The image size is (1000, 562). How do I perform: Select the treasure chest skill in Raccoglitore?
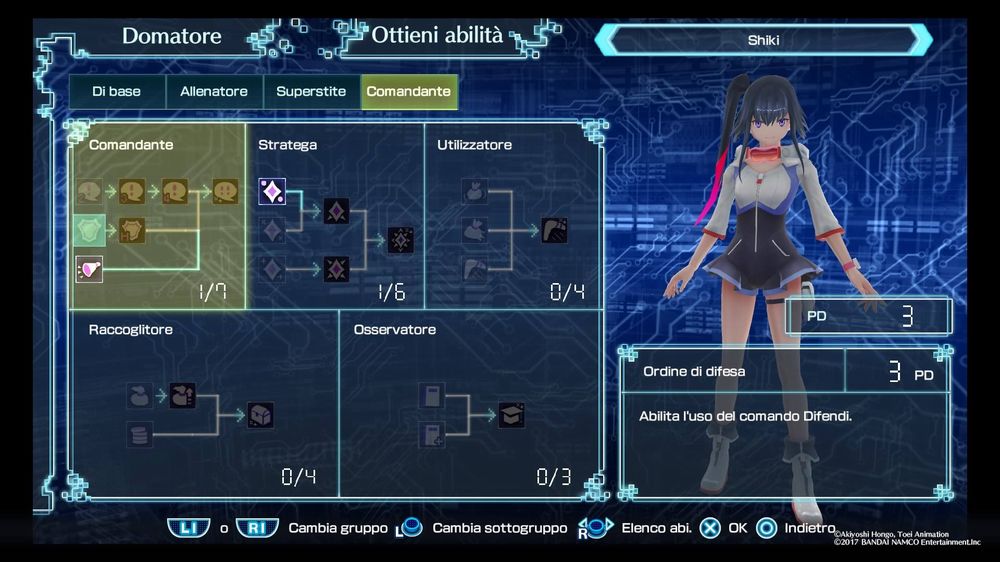(x=261, y=415)
